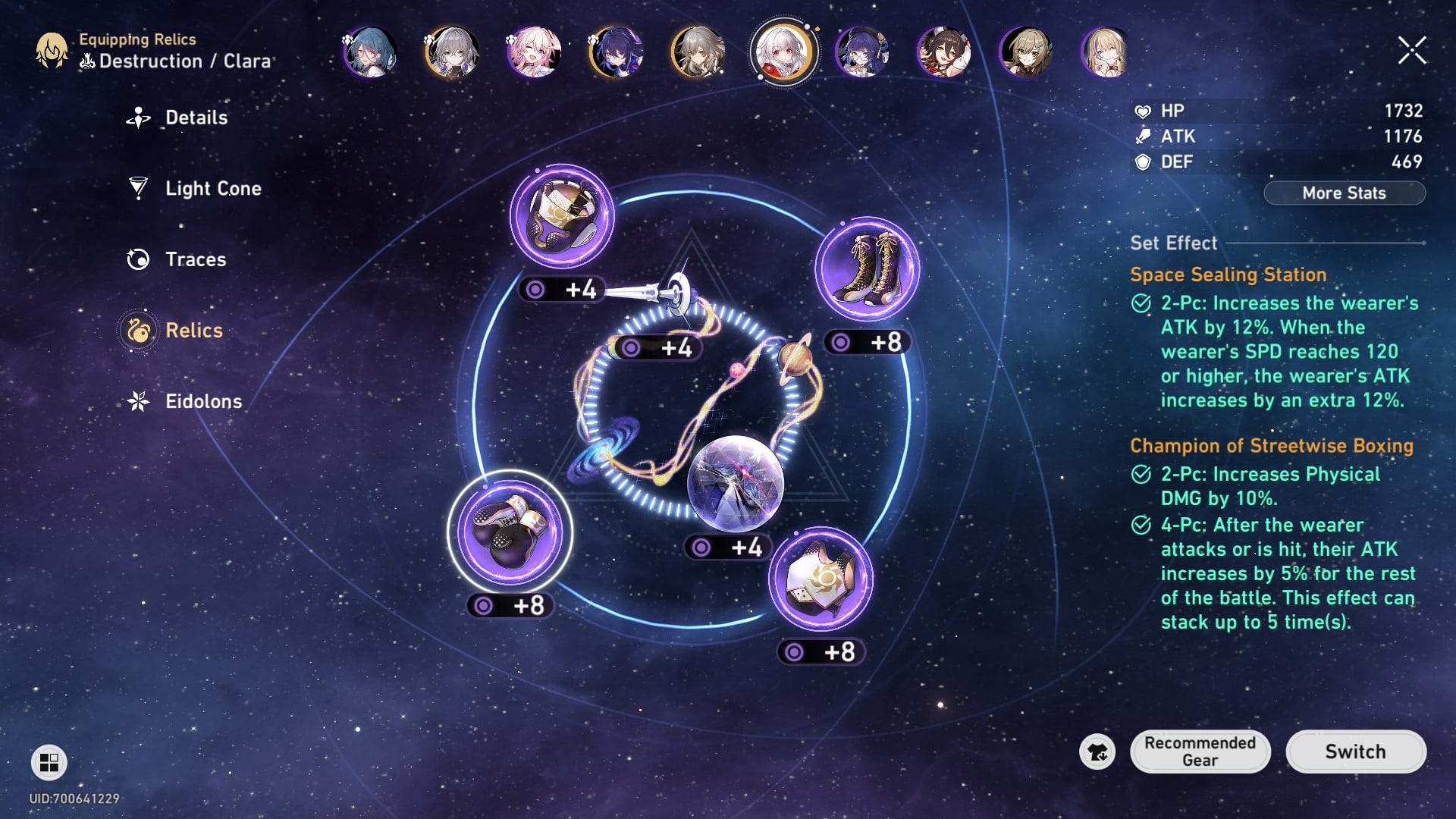Select the Eidolons snowflake icon
This screenshot has width=1456, height=819.
tap(137, 401)
